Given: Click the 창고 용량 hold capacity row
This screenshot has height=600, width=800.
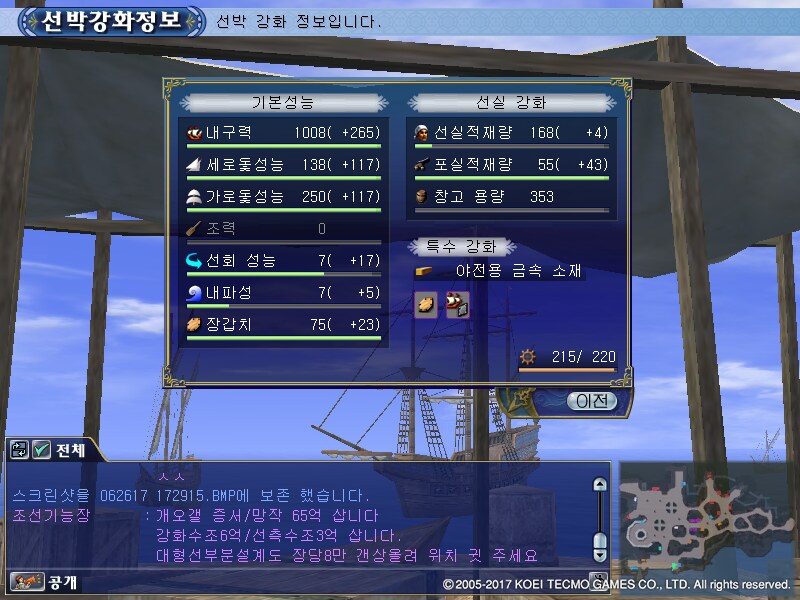Looking at the screenshot, I should point(510,197).
